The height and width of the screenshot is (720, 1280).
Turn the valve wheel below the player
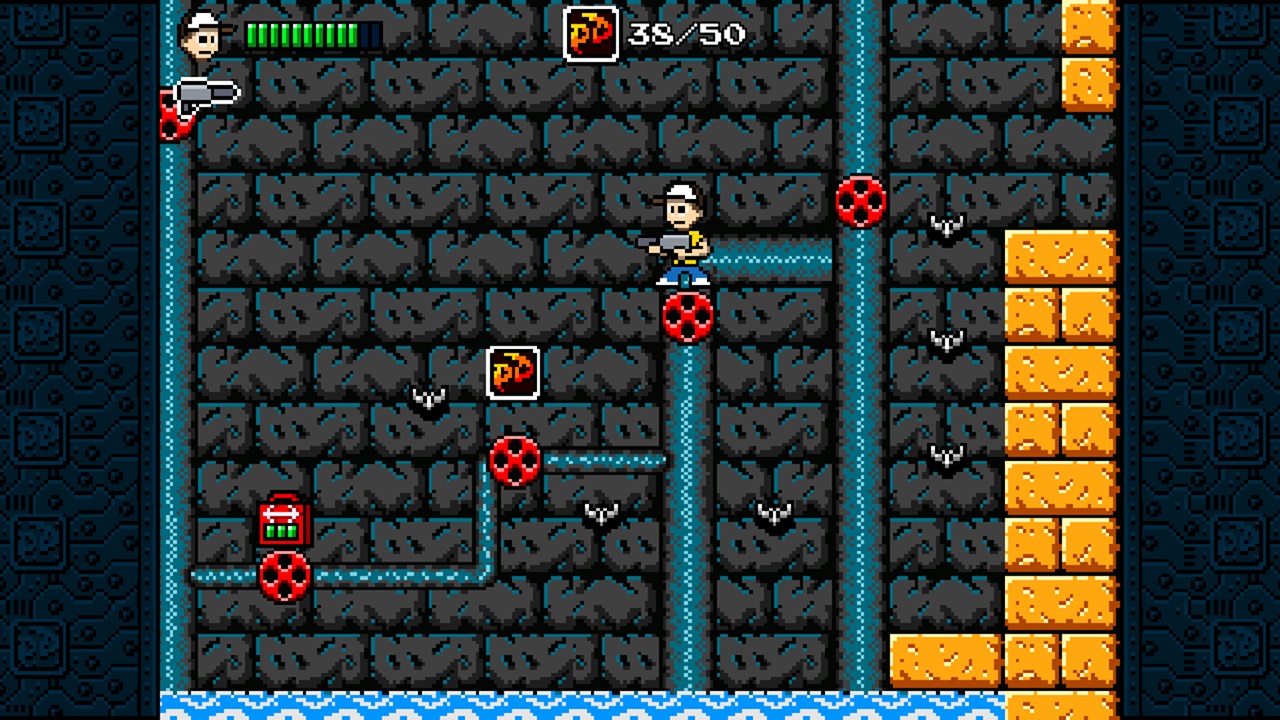coord(686,318)
